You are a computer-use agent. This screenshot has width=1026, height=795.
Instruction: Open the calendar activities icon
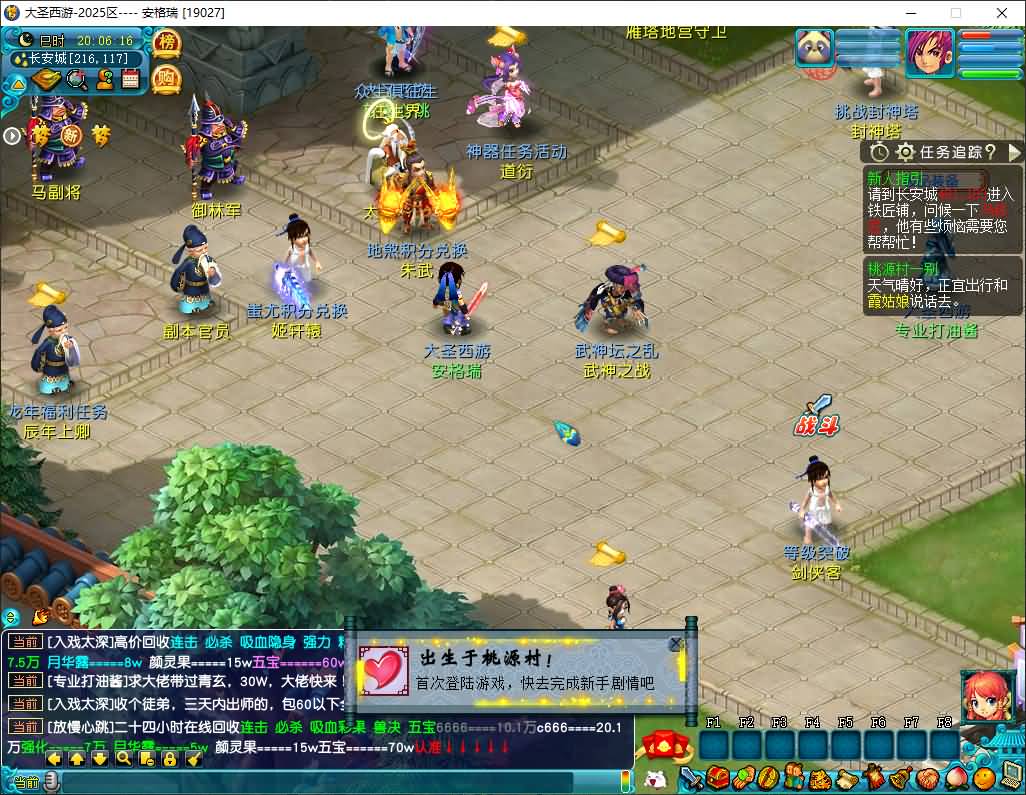pyautogui.click(x=130, y=80)
